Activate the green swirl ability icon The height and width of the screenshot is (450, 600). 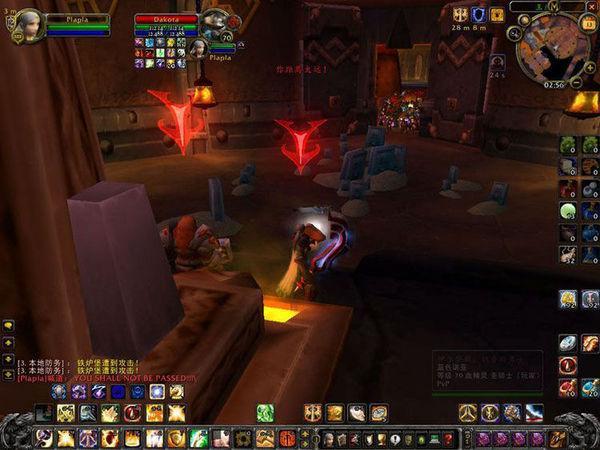click(x=265, y=412)
